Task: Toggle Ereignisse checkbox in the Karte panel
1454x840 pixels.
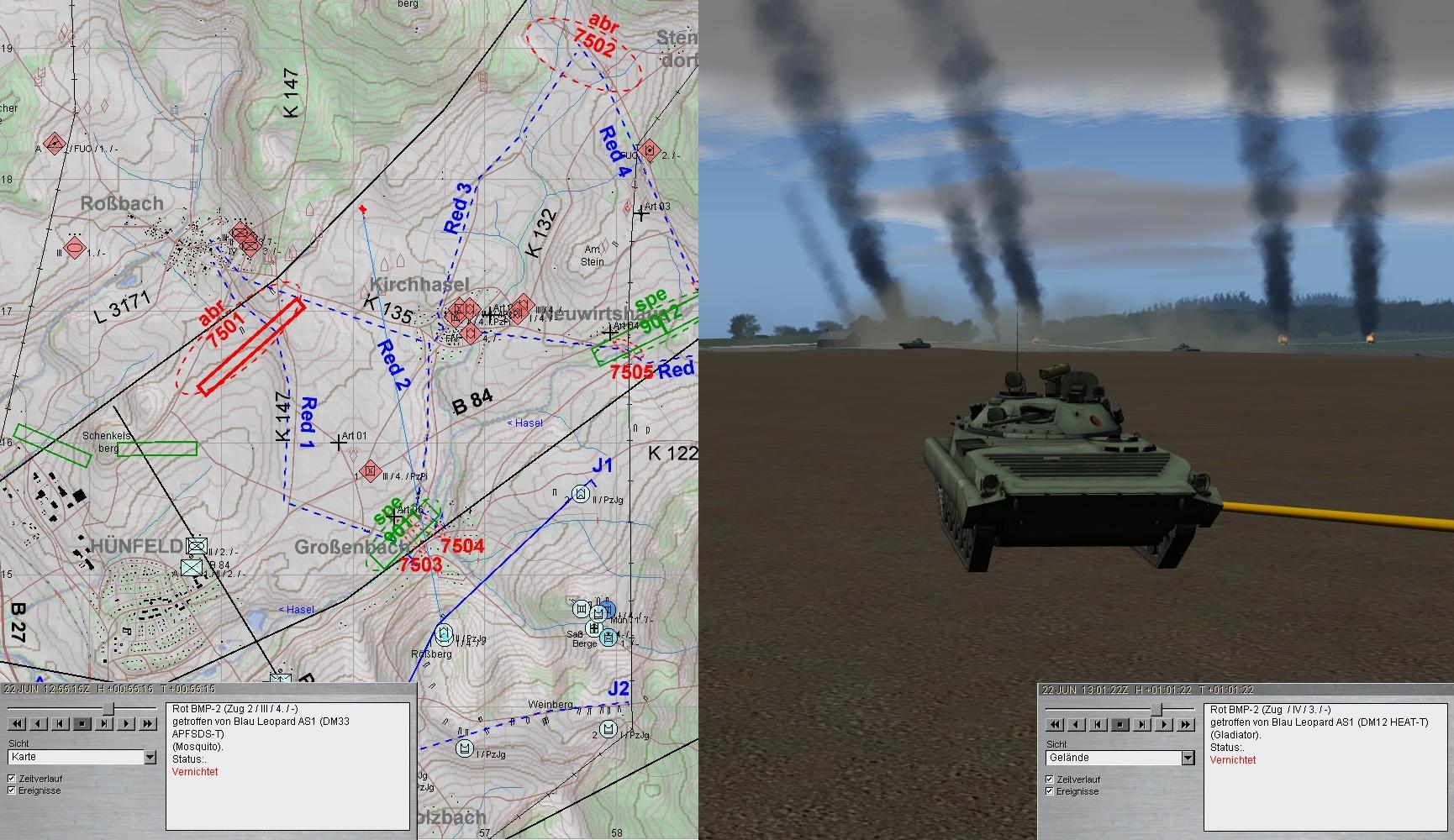Action: tap(13, 790)
